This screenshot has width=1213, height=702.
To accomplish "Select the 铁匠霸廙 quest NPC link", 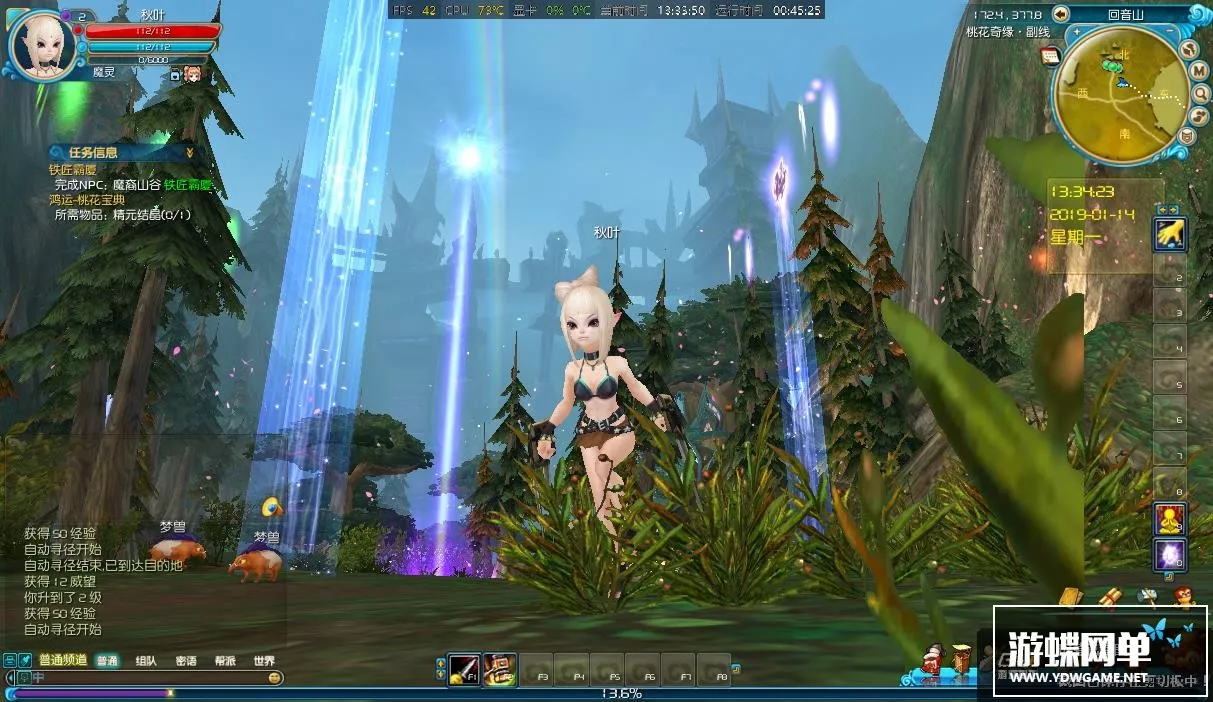I will [188, 185].
